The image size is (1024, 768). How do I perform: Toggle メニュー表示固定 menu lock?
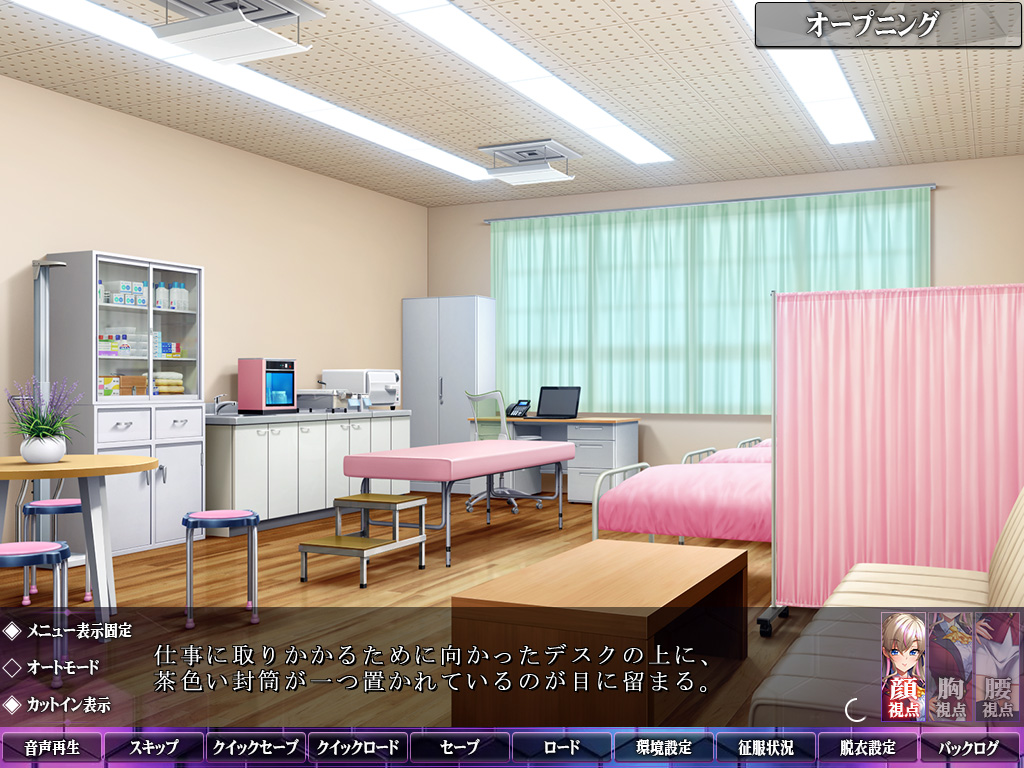pos(68,631)
